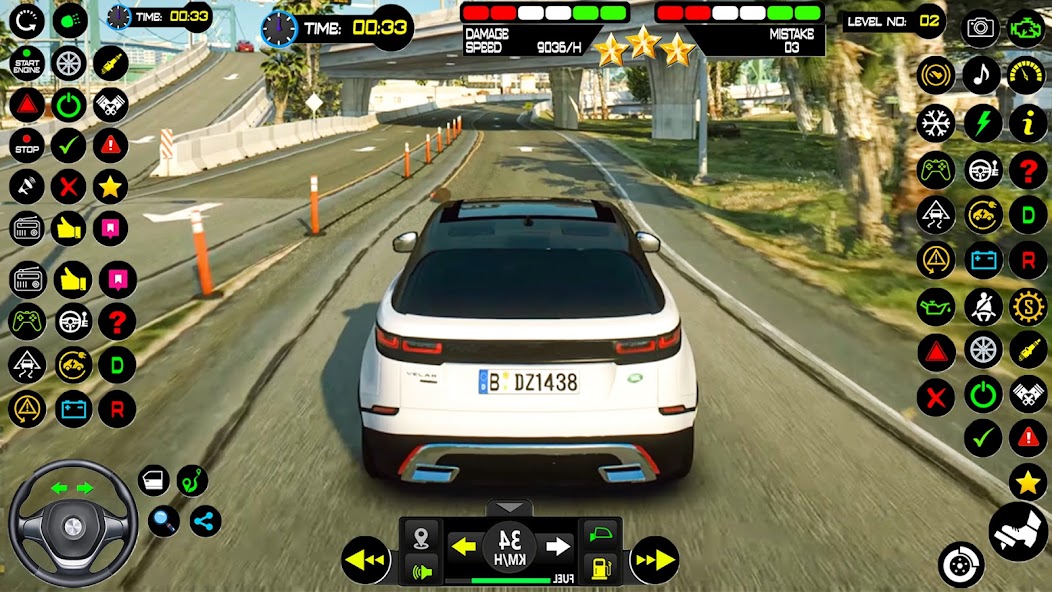Tap the blue share icon
Screen dimensions: 1052x592
pos(205,520)
